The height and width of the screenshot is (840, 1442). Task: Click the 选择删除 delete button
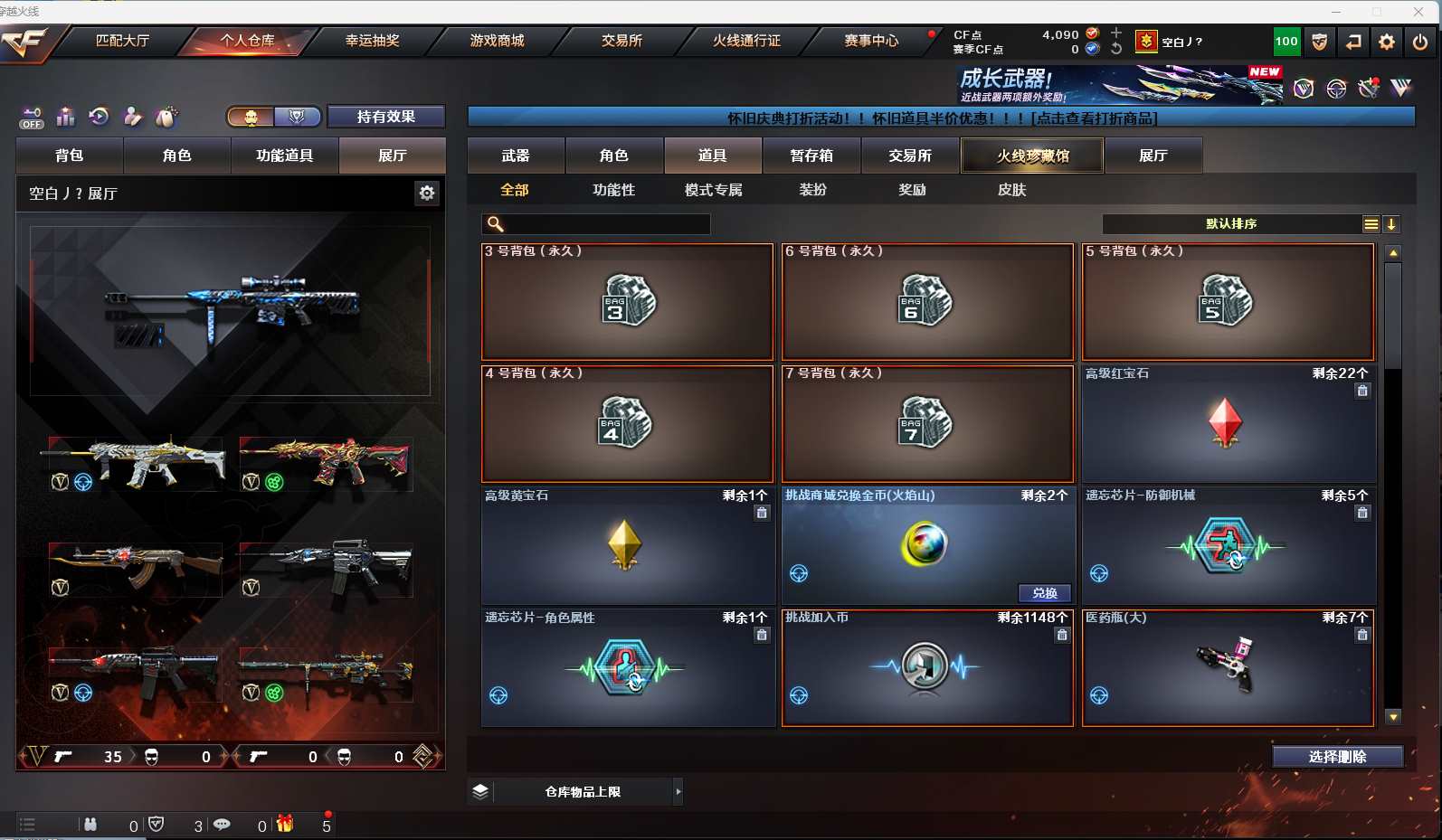point(1337,757)
